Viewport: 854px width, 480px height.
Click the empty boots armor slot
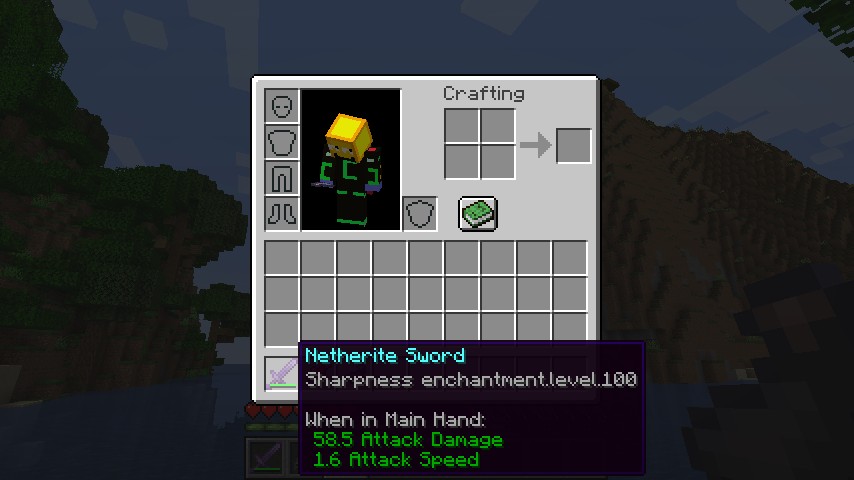click(x=282, y=213)
